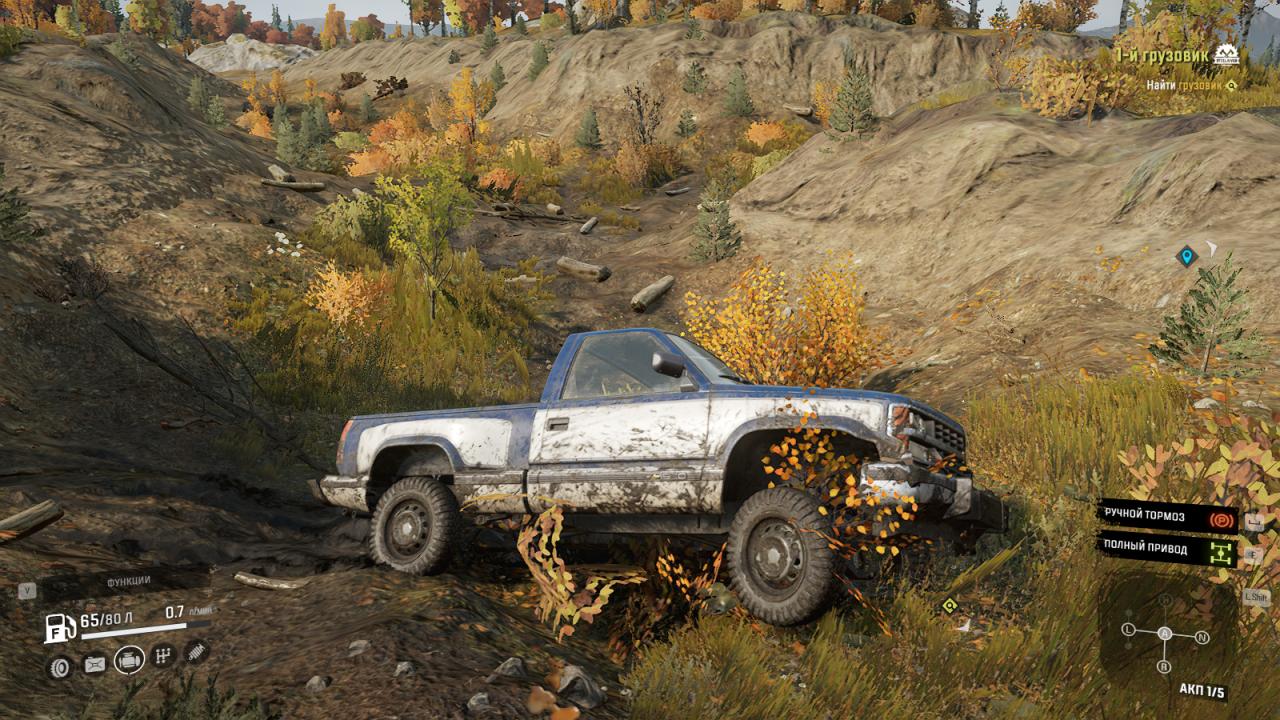Screen dimensions: 1280x720
Task: Shift gearbox to the L low gear
Action: [x=1128, y=630]
